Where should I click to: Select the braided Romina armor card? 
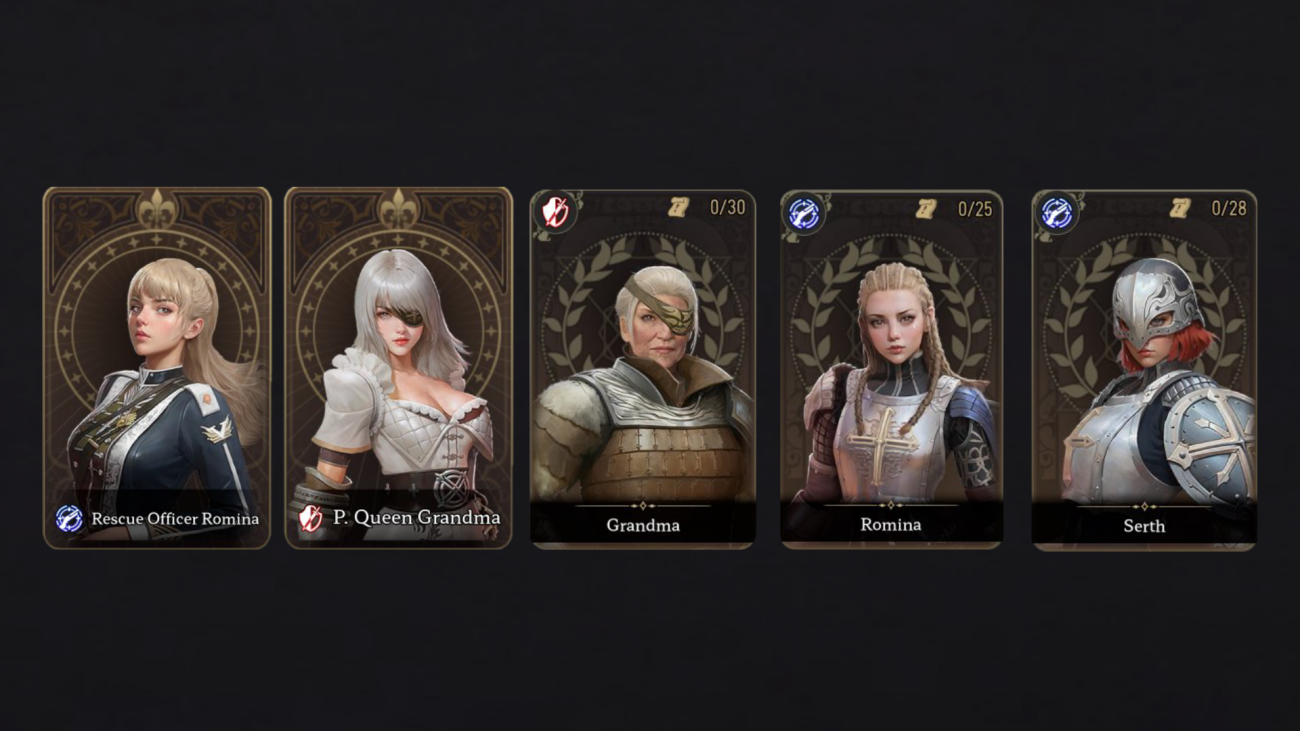(891, 369)
